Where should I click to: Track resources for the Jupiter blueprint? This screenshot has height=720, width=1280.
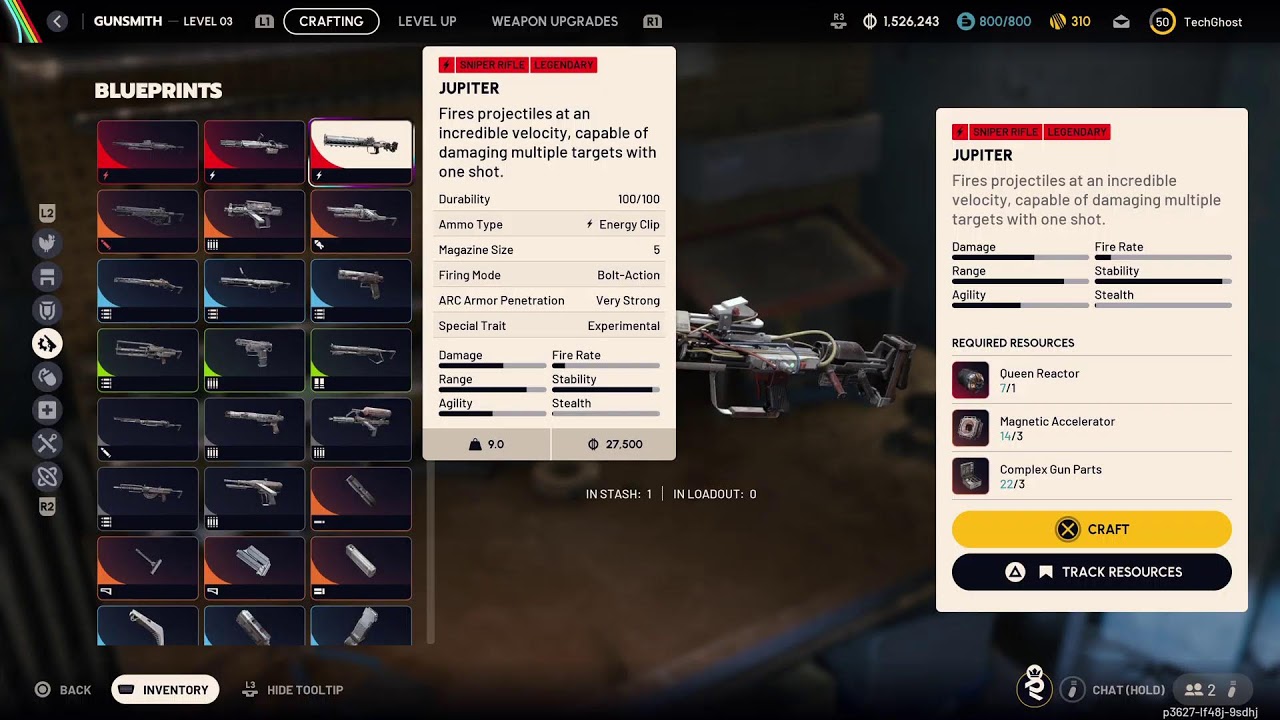click(x=1091, y=572)
